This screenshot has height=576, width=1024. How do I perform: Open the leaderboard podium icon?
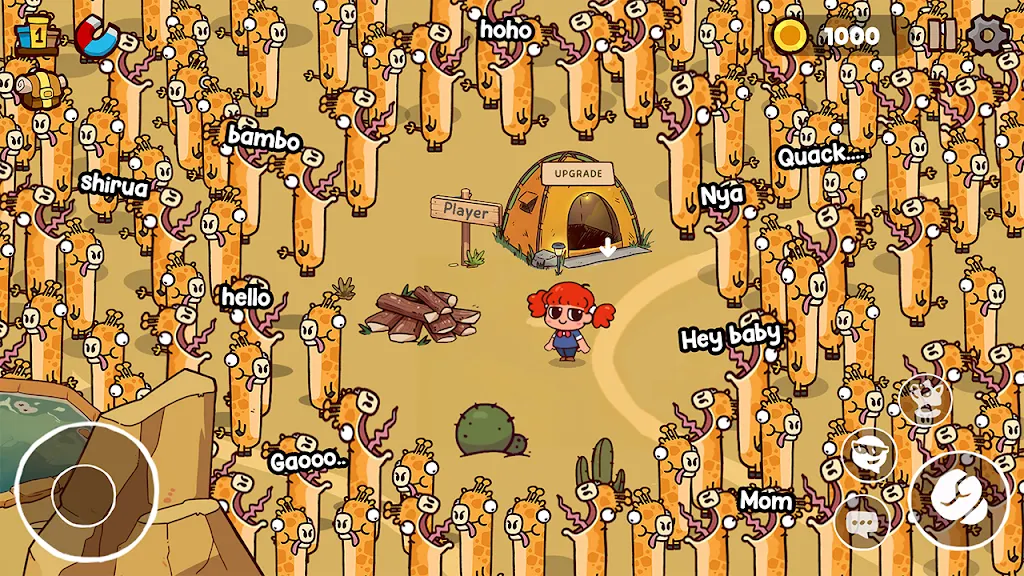35,35
